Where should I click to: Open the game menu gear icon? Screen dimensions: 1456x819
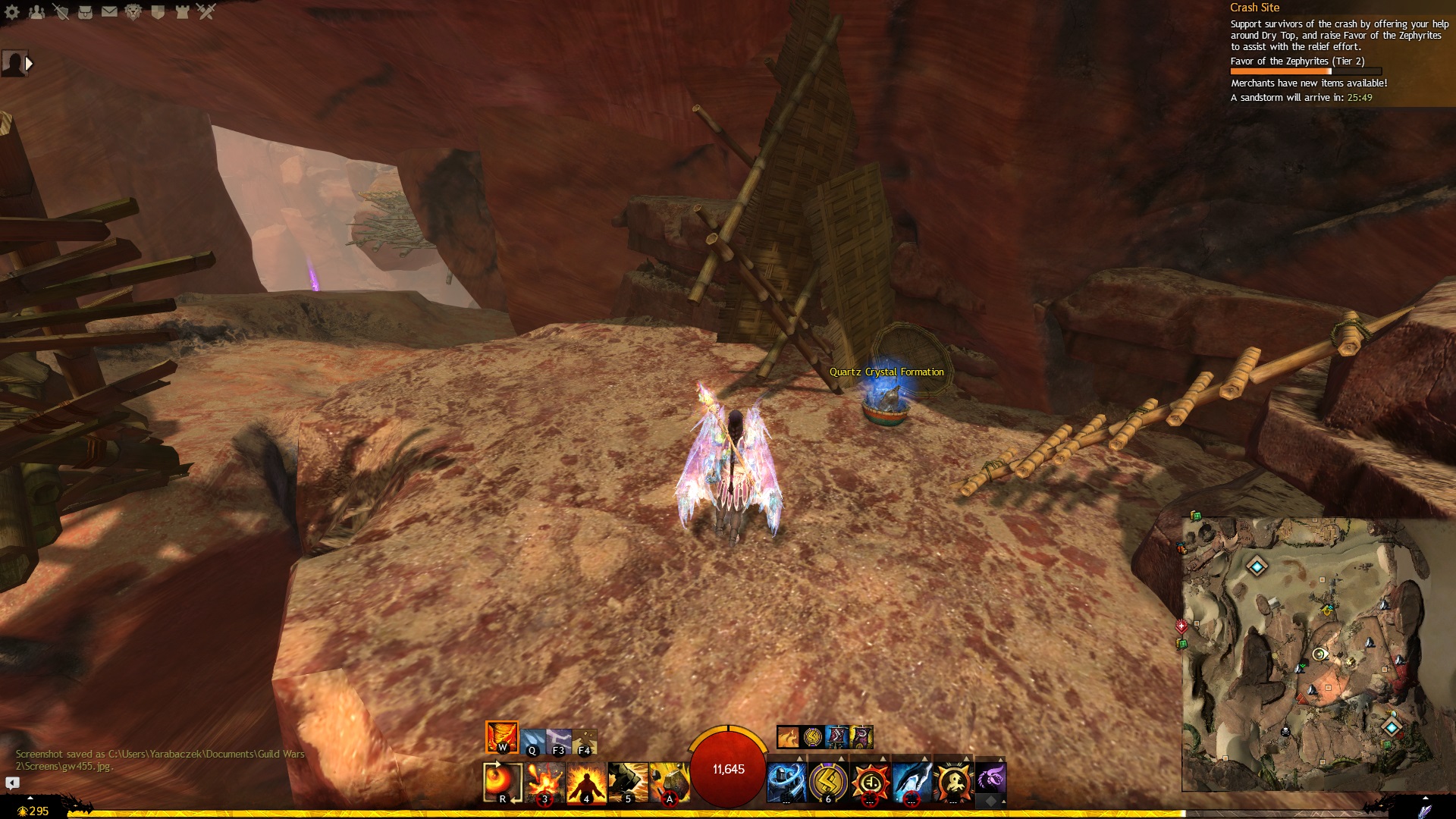12,11
